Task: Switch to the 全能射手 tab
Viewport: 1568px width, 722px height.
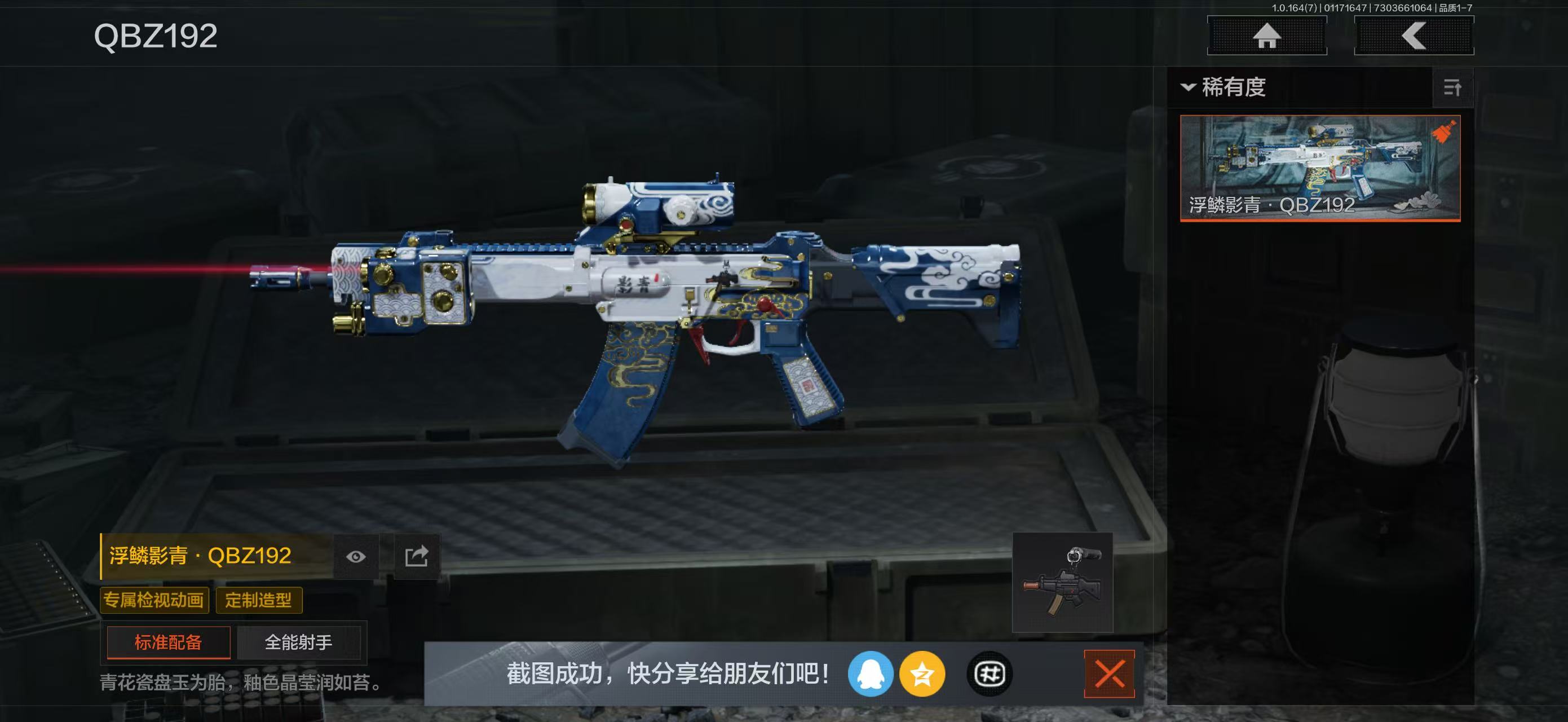Action: click(300, 643)
